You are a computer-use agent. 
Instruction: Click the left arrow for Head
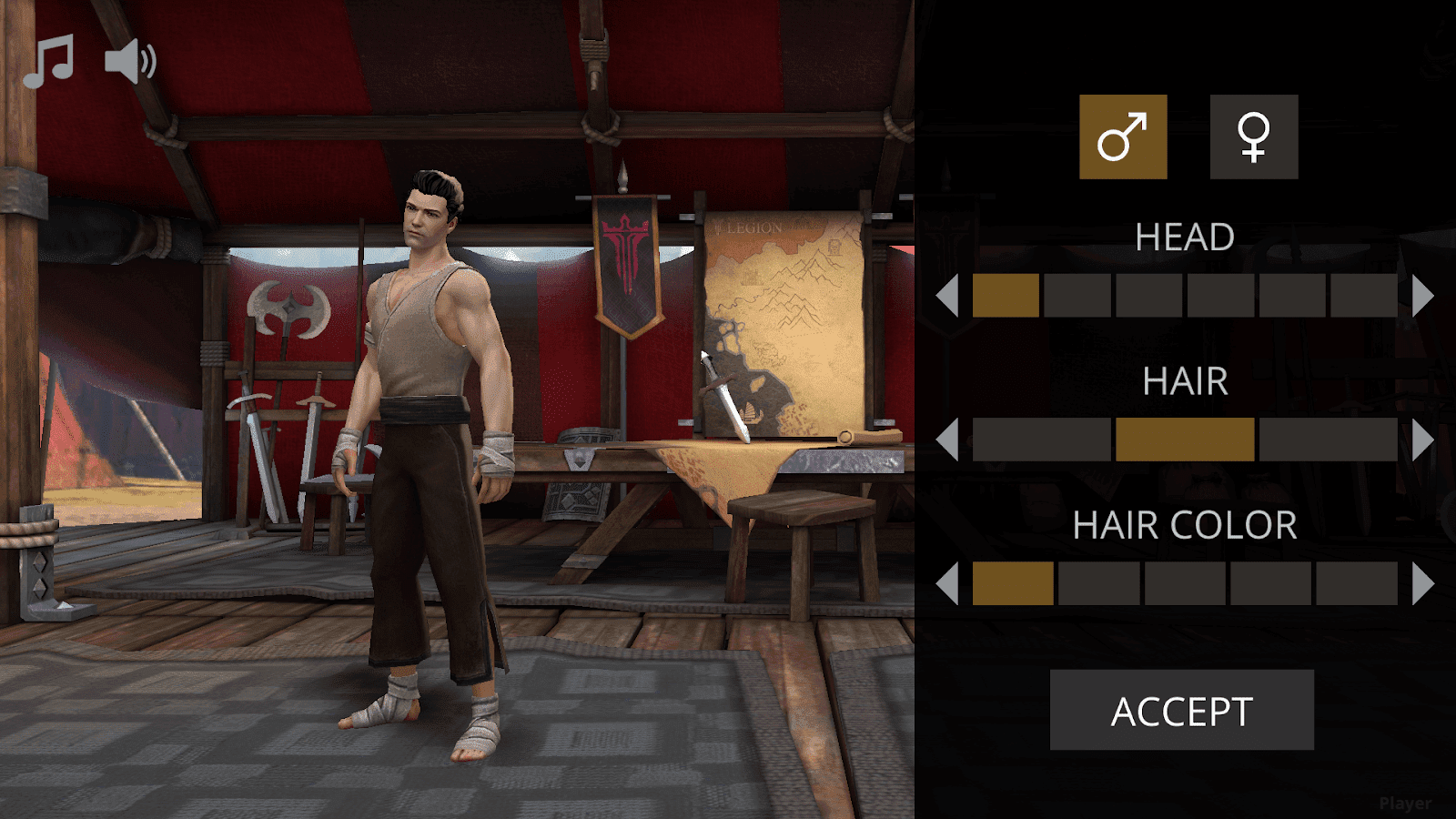click(x=947, y=296)
